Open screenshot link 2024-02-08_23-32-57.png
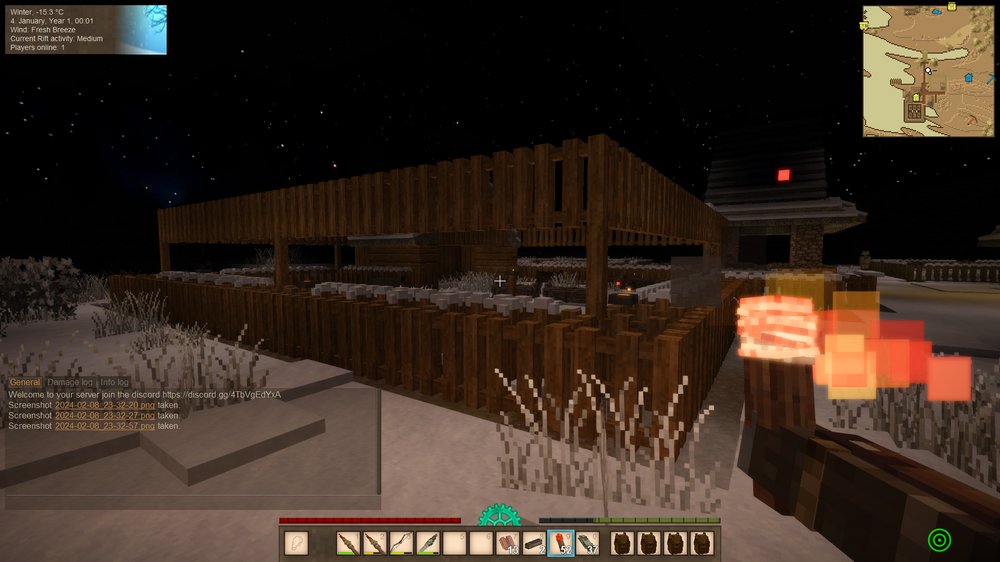Viewport: 1000px width, 562px height. coord(105,426)
